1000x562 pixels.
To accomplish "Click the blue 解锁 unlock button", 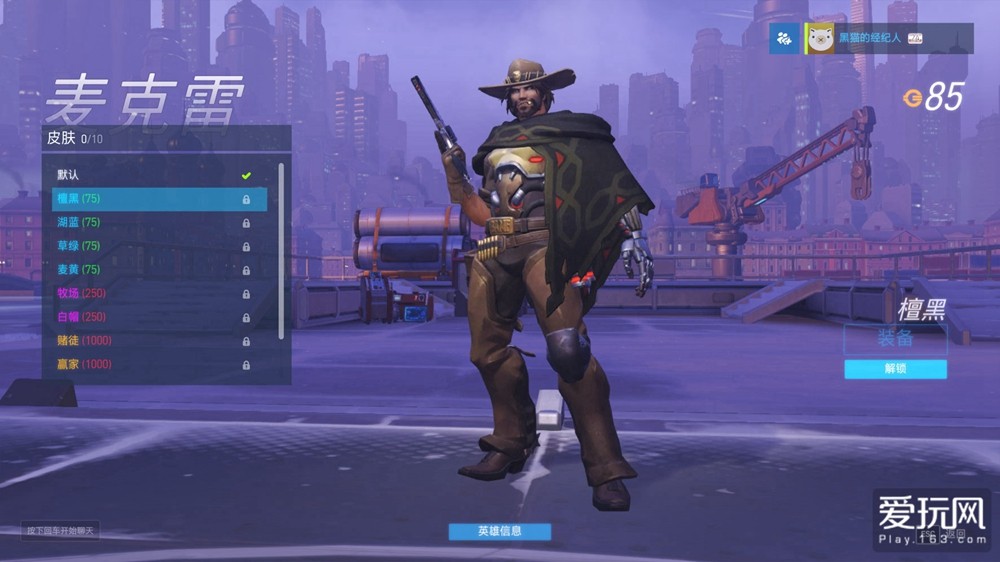I will click(x=895, y=369).
